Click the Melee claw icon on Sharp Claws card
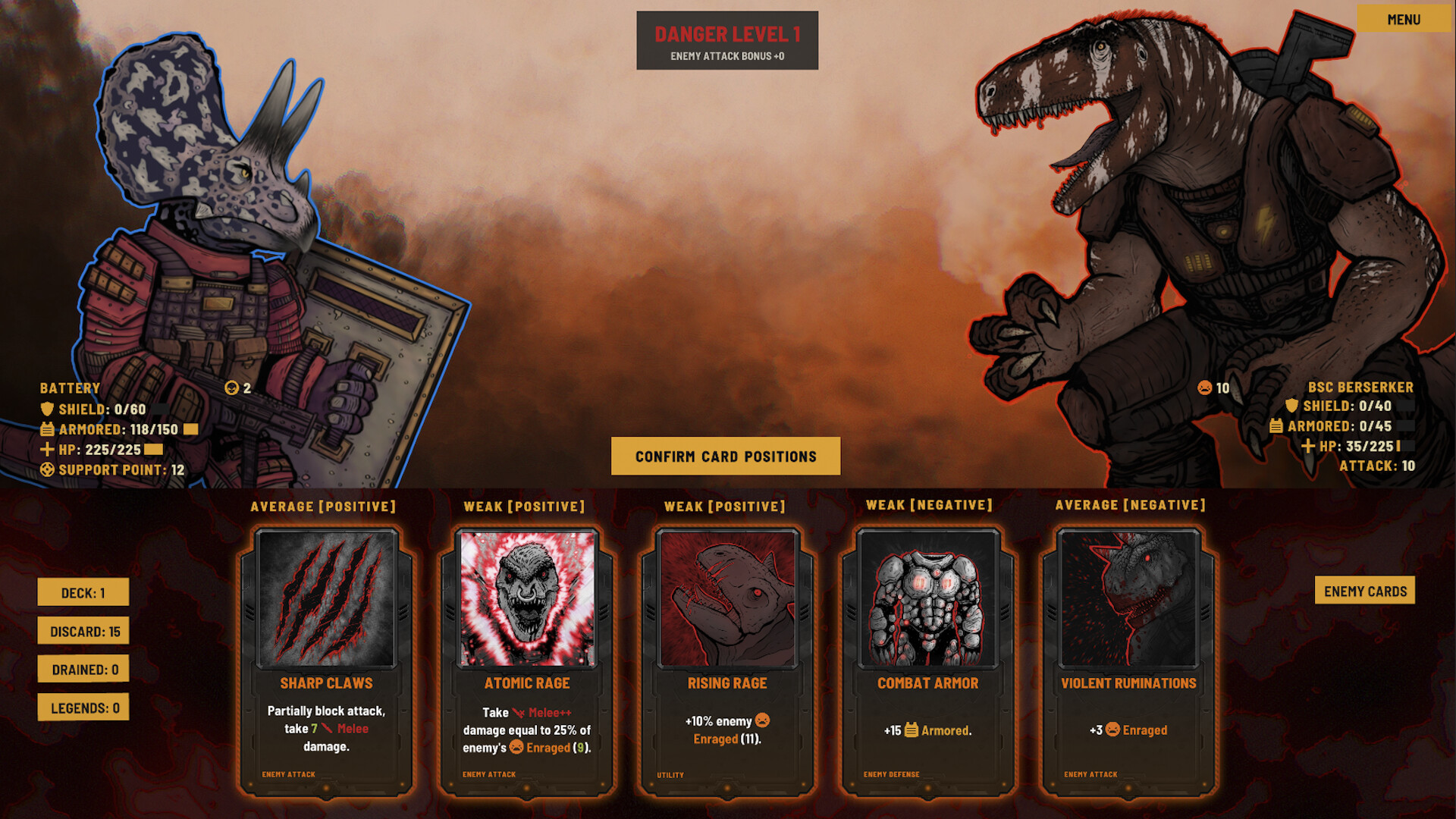The height and width of the screenshot is (819, 1456). [327, 728]
